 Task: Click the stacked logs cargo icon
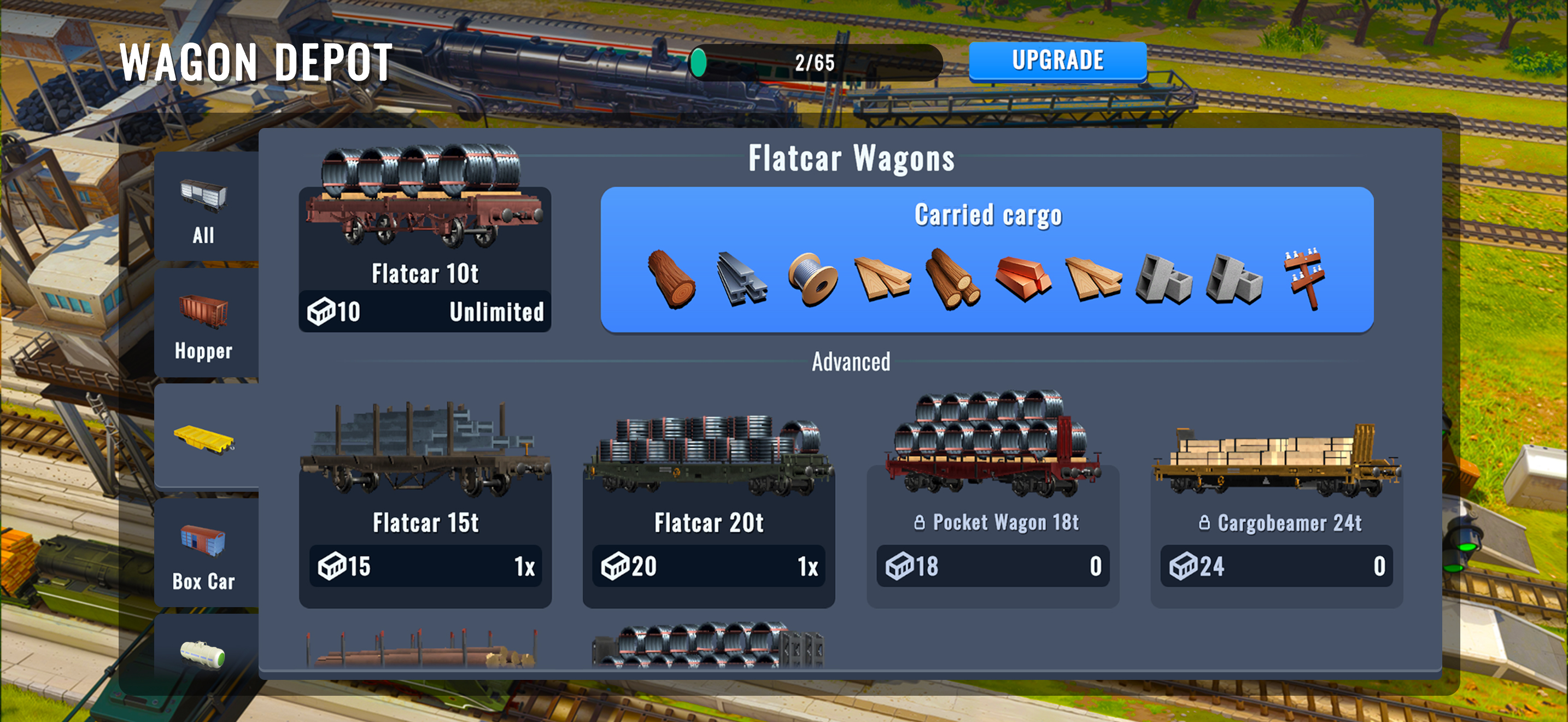(x=952, y=279)
